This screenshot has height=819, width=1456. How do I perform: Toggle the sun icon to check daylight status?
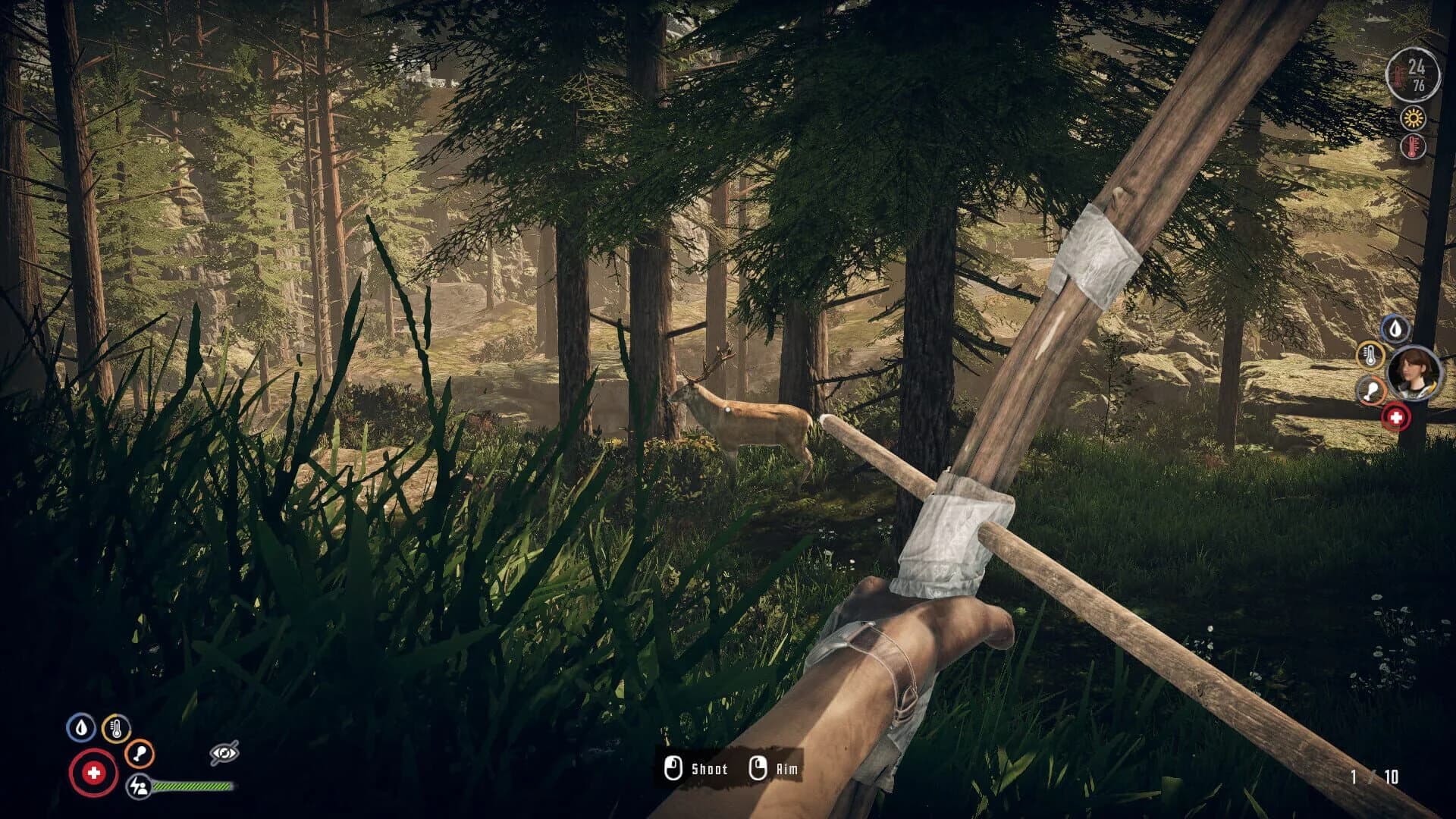[1412, 119]
